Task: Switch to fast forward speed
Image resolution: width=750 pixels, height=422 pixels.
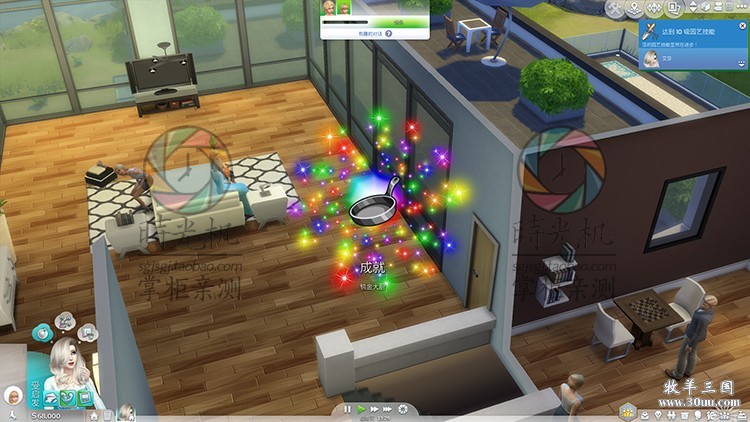Action: point(372,409)
